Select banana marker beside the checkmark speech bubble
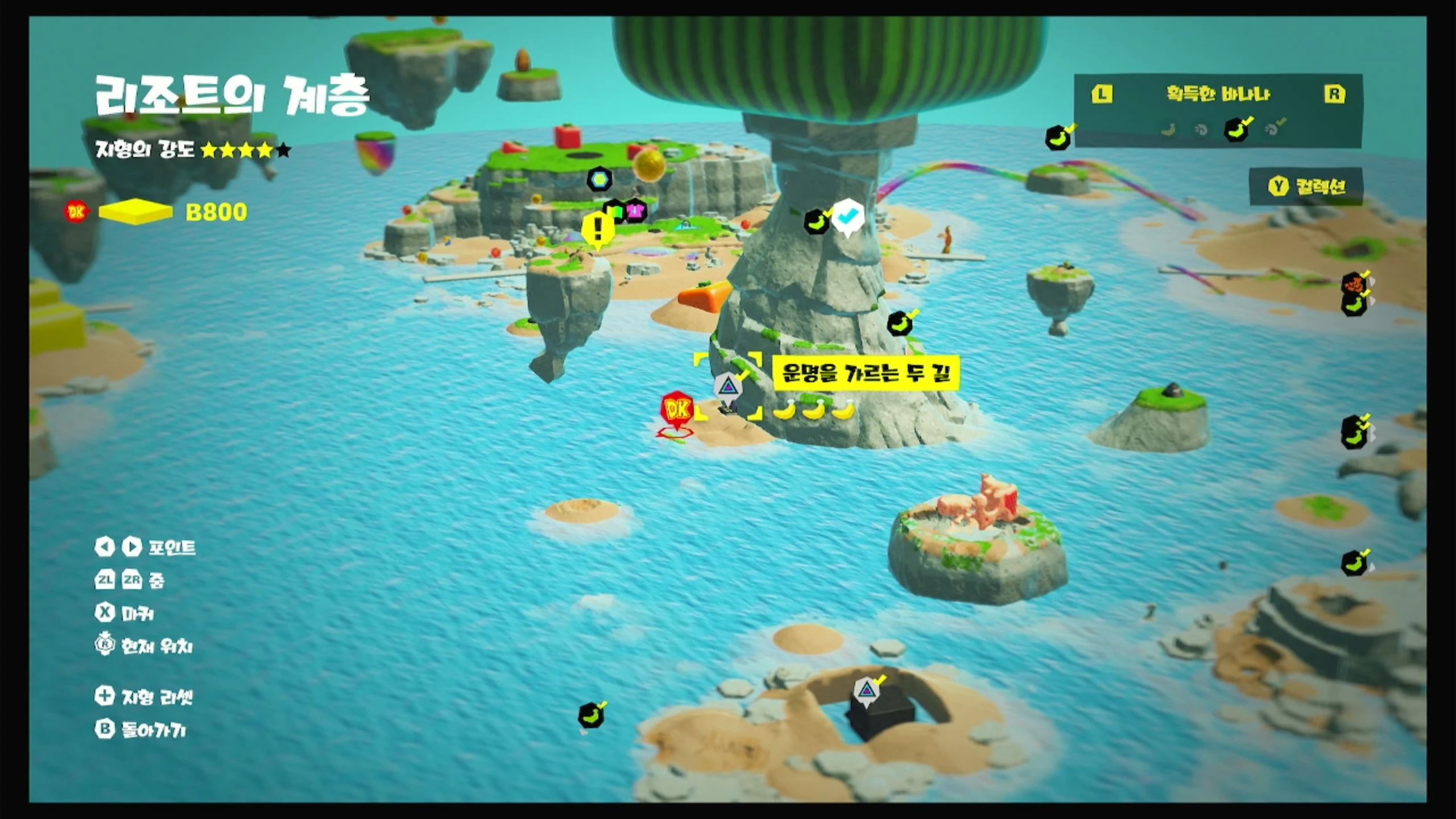Image resolution: width=1456 pixels, height=819 pixels. [817, 222]
